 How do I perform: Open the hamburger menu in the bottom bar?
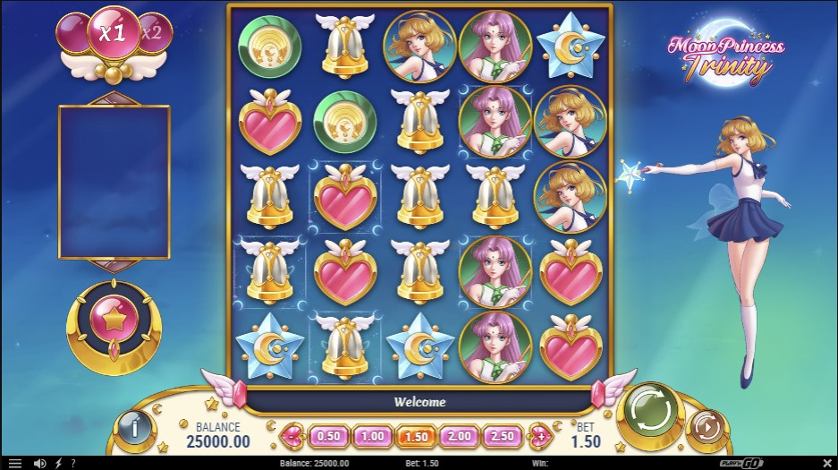(x=14, y=463)
